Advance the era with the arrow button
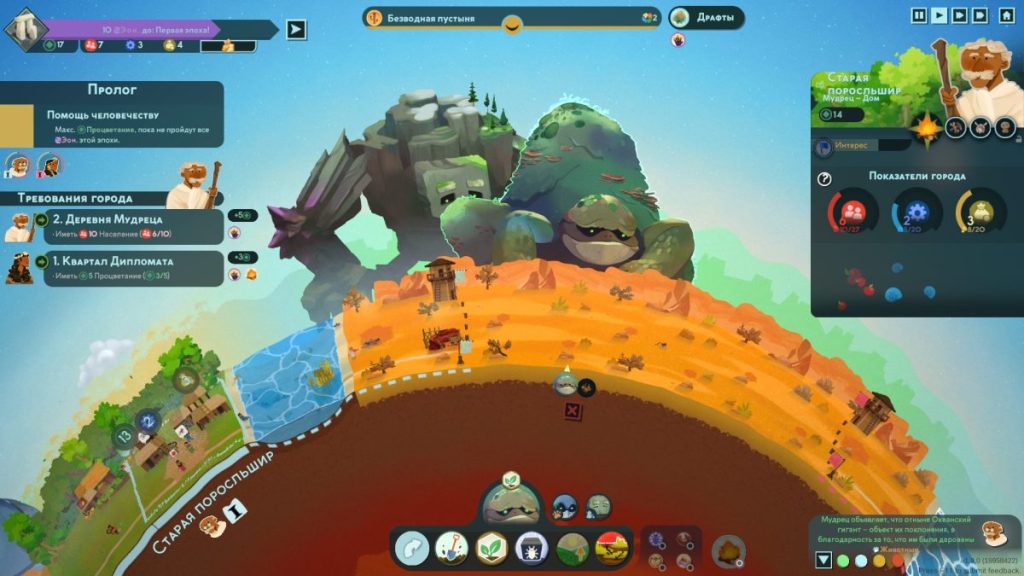This screenshot has height=576, width=1024. [295, 29]
